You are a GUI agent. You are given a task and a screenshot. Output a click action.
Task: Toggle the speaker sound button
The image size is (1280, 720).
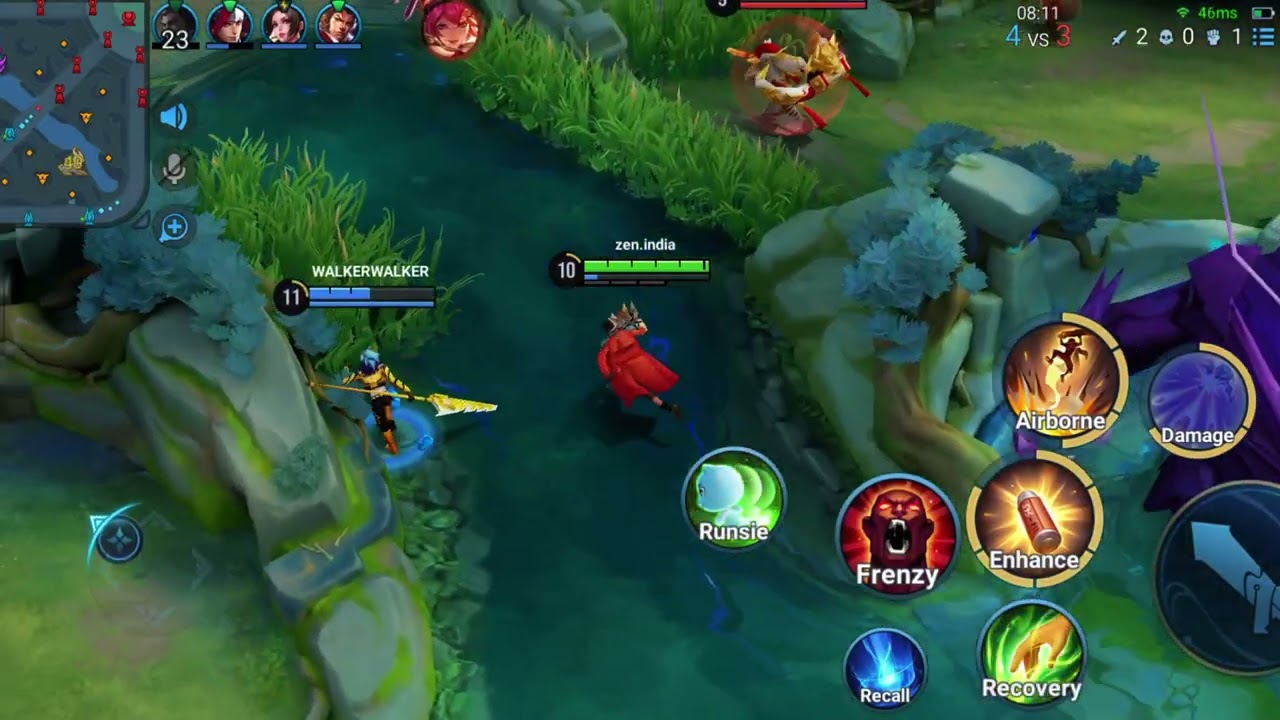click(174, 118)
